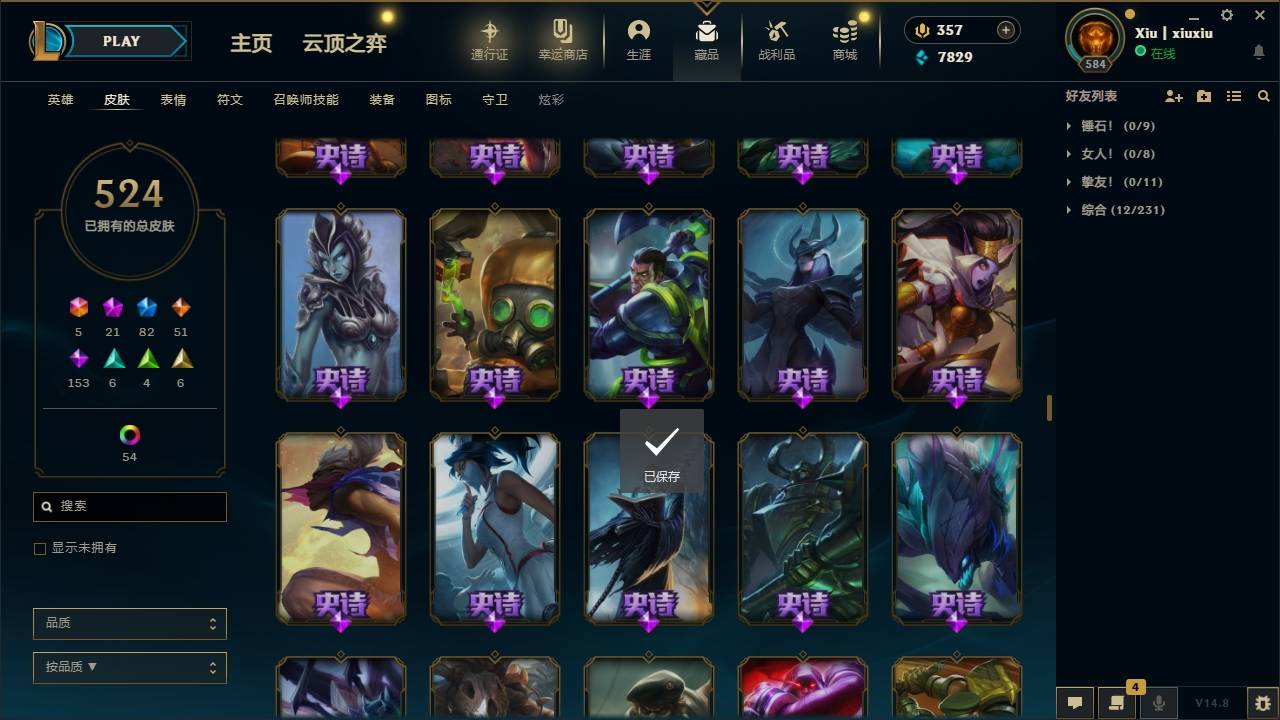Click the rainbow chroma circle showing 54
This screenshot has height=720, width=1280.
(129, 434)
